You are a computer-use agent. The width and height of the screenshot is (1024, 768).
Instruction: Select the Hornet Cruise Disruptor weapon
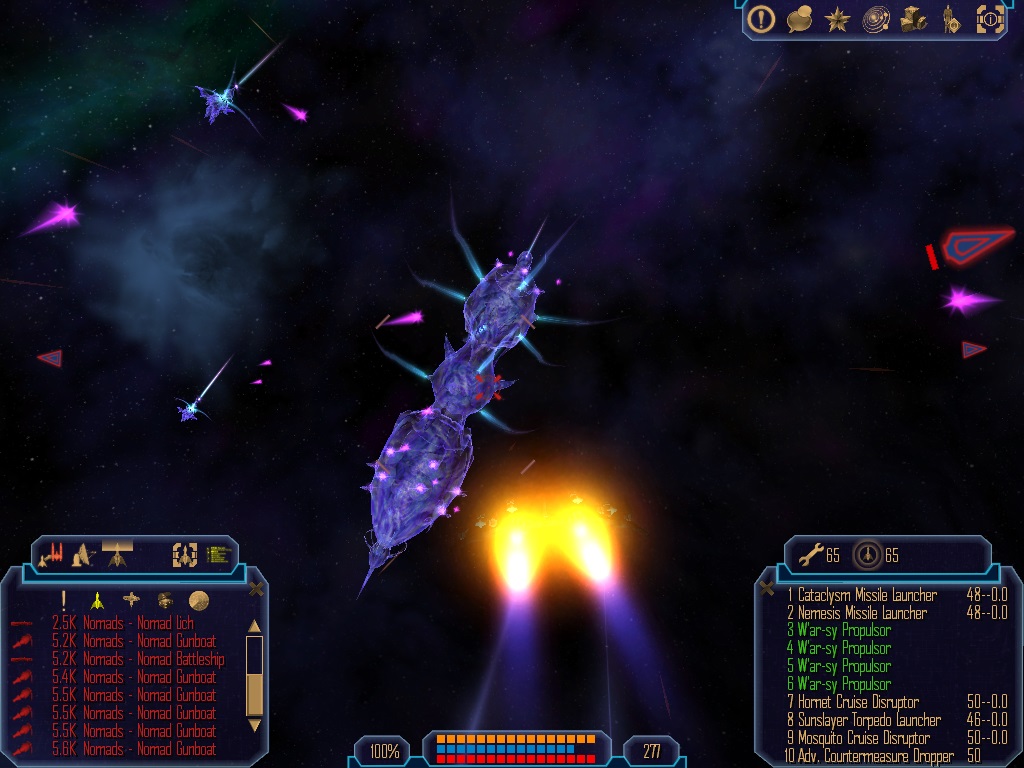[x=858, y=702]
